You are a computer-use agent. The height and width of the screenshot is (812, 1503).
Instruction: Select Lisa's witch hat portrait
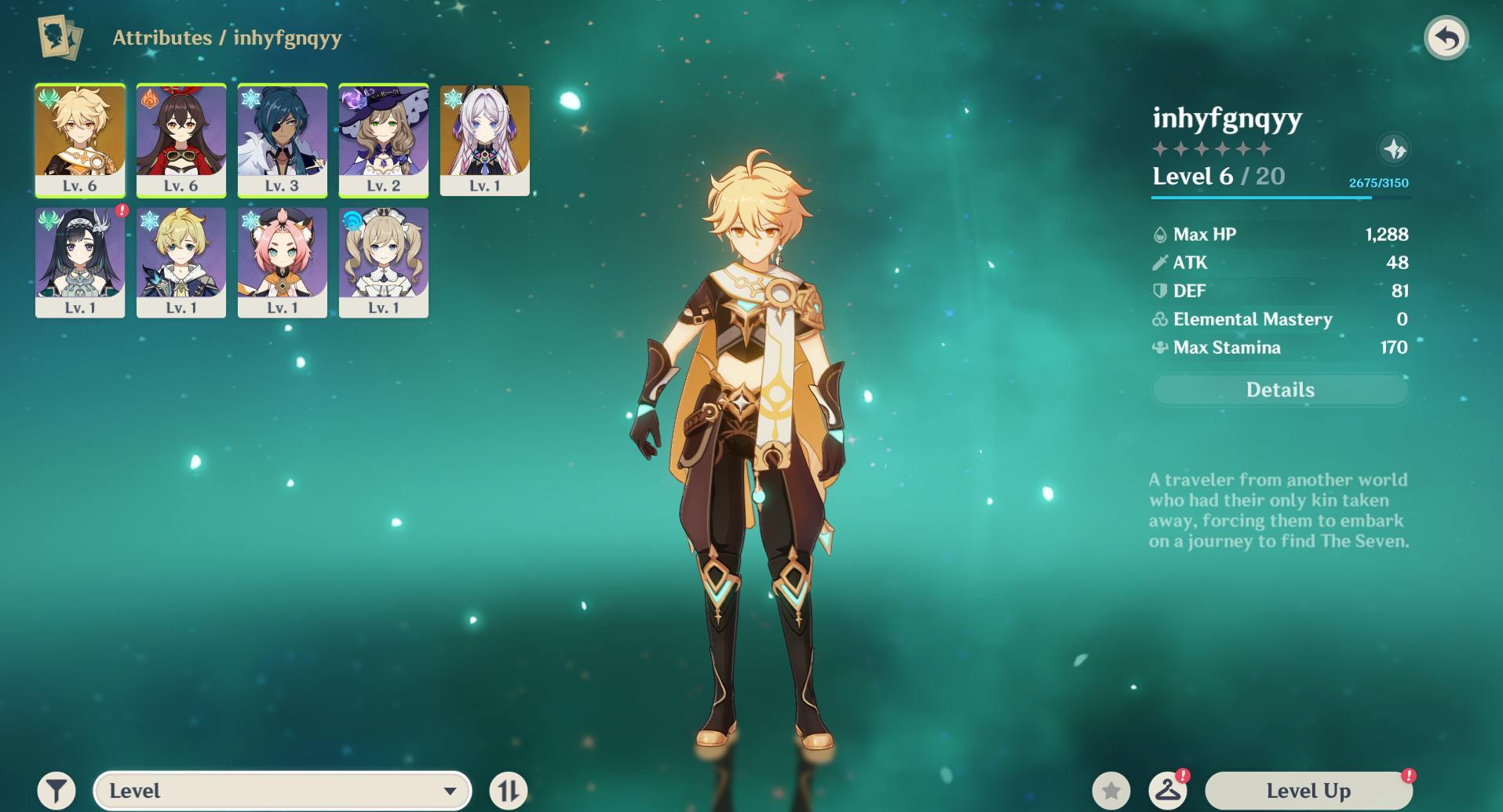(x=384, y=139)
